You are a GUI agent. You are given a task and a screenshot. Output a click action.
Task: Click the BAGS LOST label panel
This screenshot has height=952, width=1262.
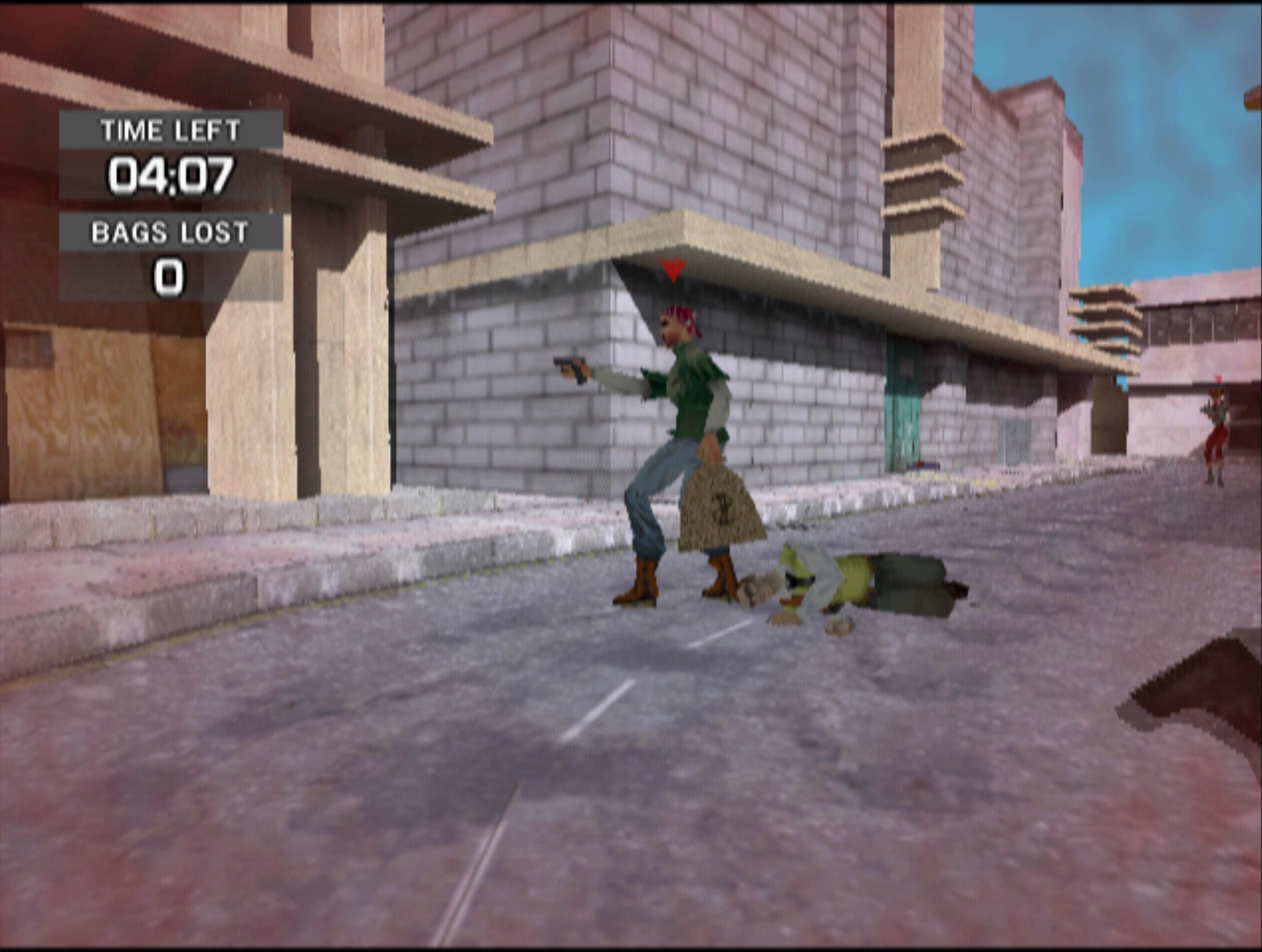[x=169, y=232]
